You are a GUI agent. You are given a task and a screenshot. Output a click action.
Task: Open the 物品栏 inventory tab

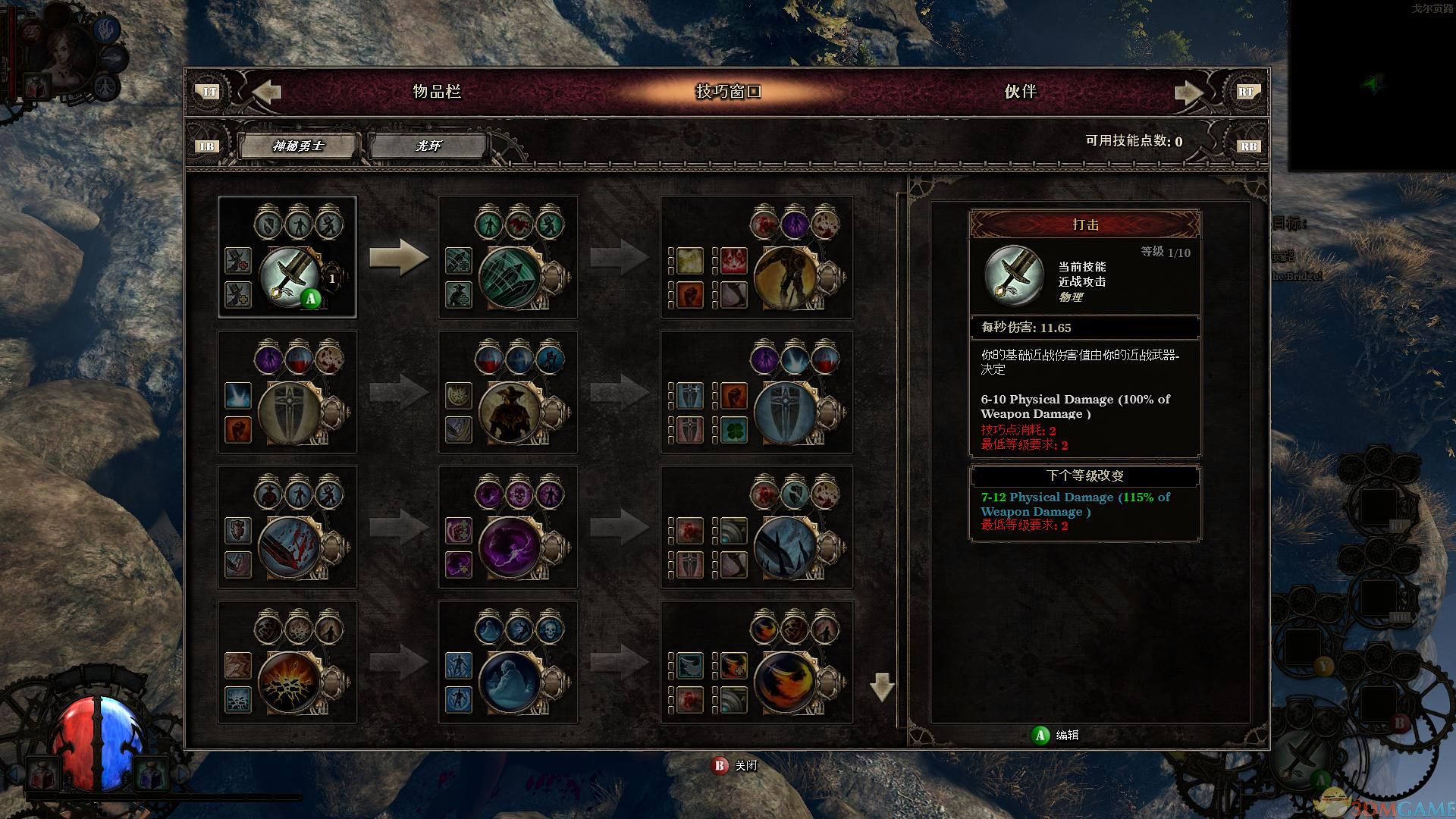pyautogui.click(x=436, y=92)
